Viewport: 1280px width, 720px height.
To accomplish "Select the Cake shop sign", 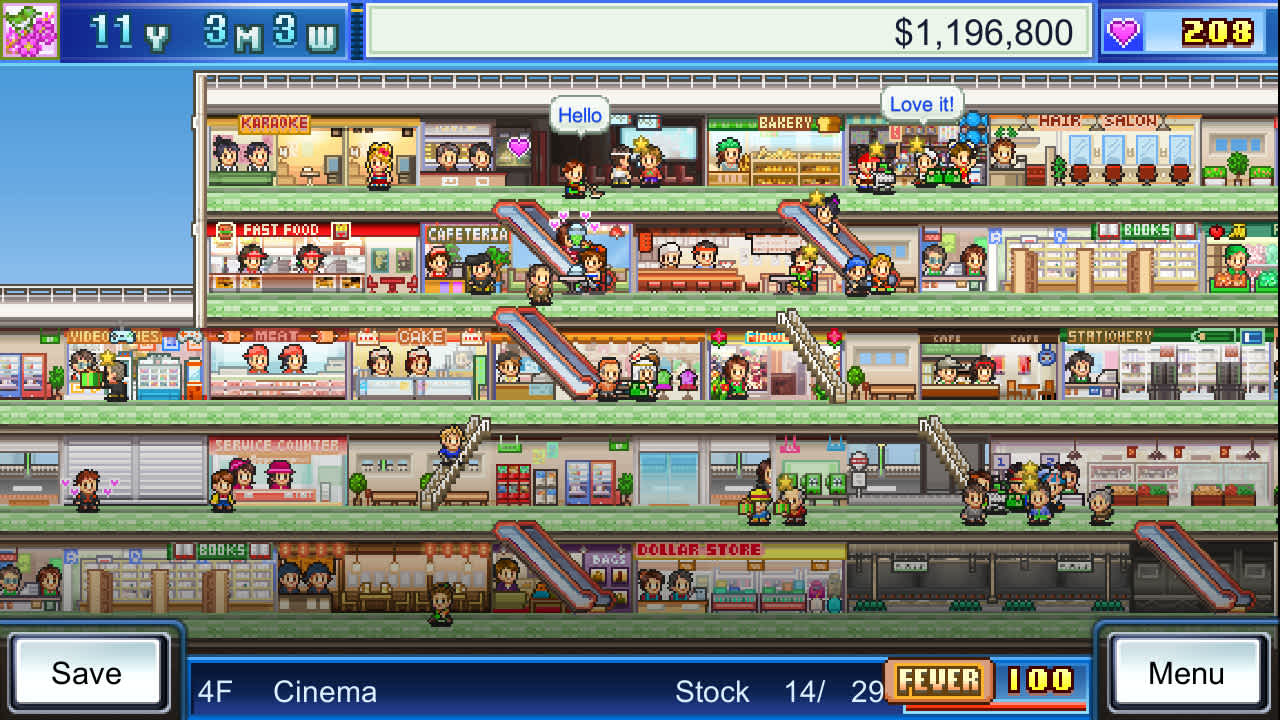I will (x=422, y=337).
